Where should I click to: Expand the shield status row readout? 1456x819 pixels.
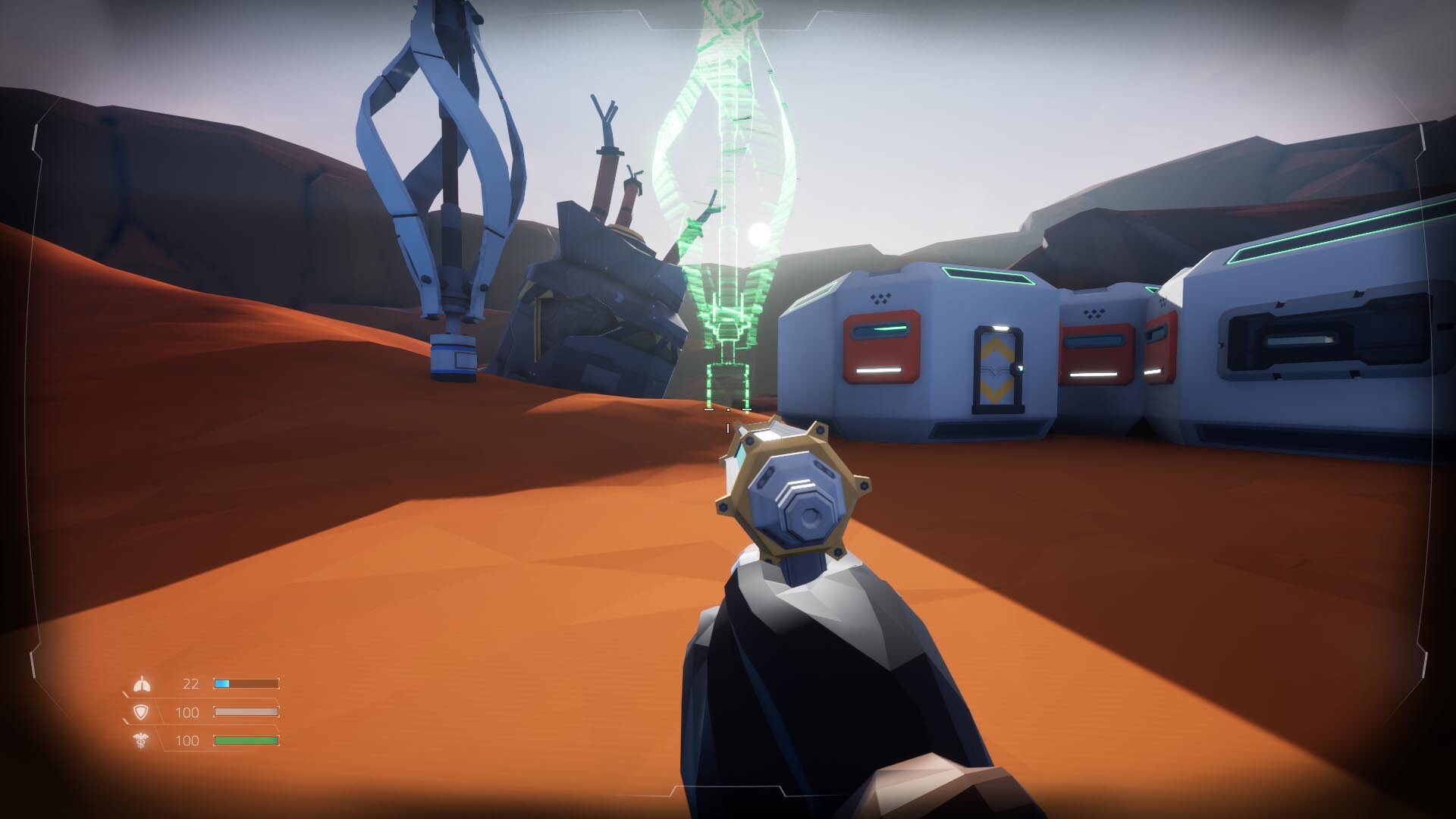(x=247, y=711)
